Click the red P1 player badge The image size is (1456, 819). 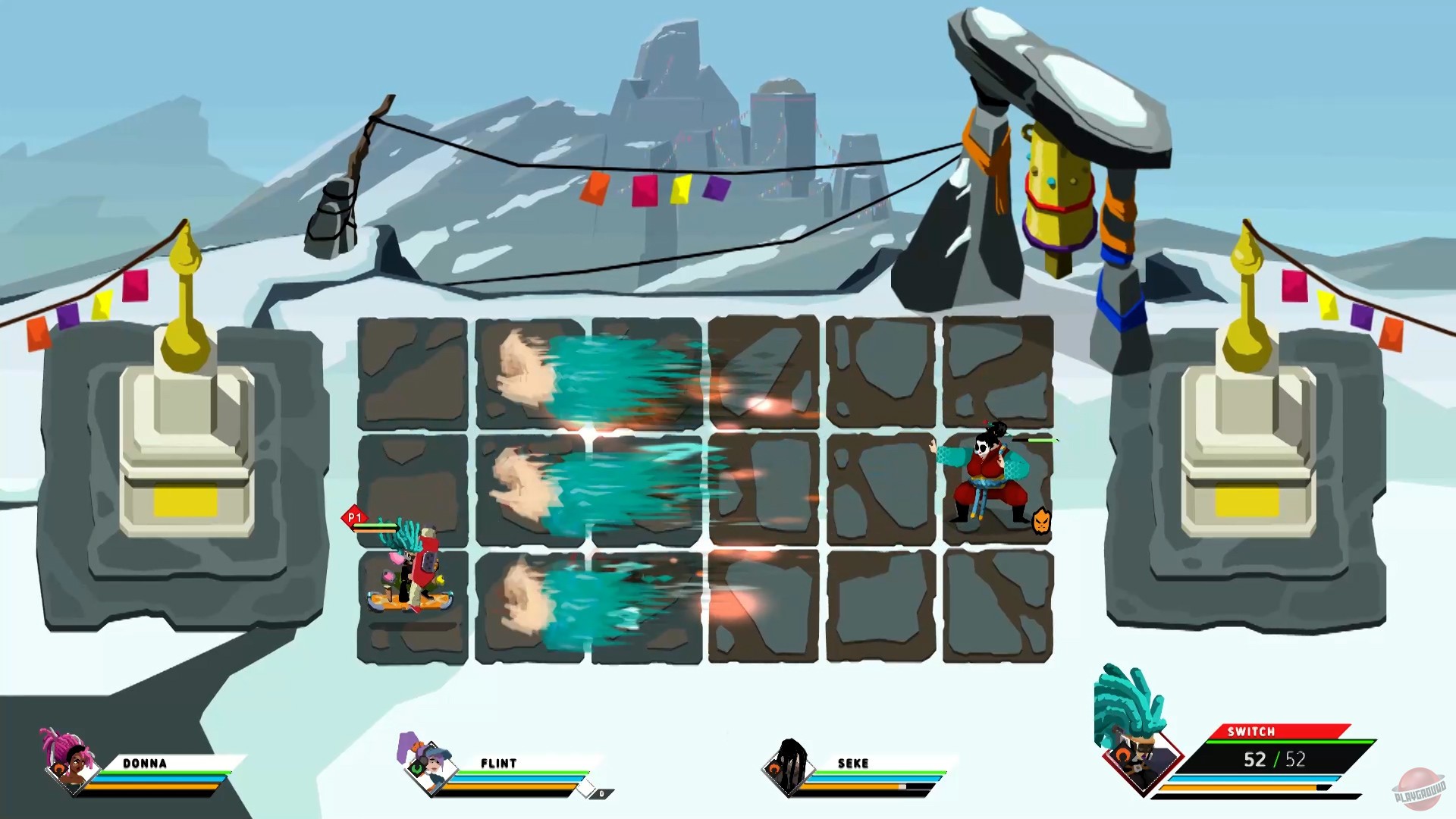354,516
